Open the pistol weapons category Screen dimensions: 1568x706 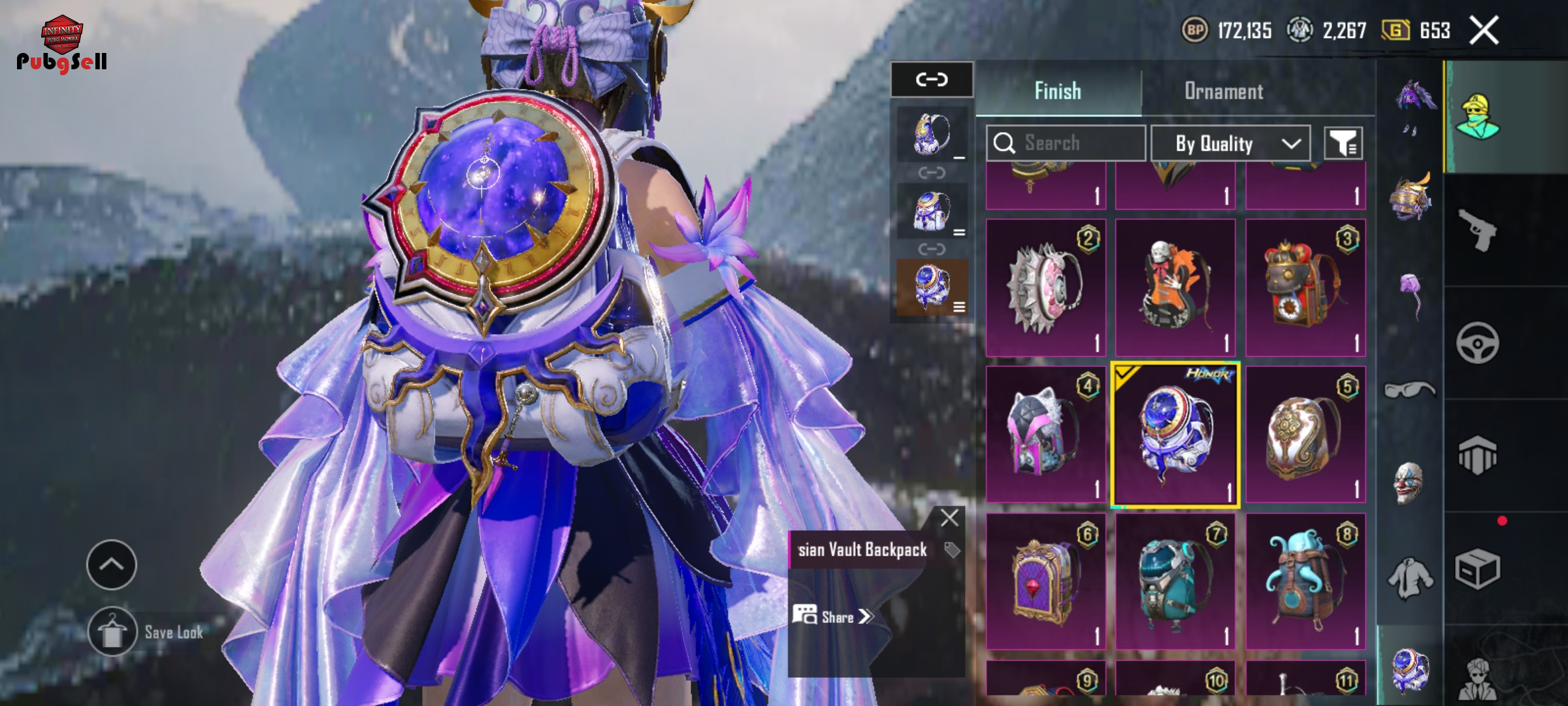(x=1478, y=230)
